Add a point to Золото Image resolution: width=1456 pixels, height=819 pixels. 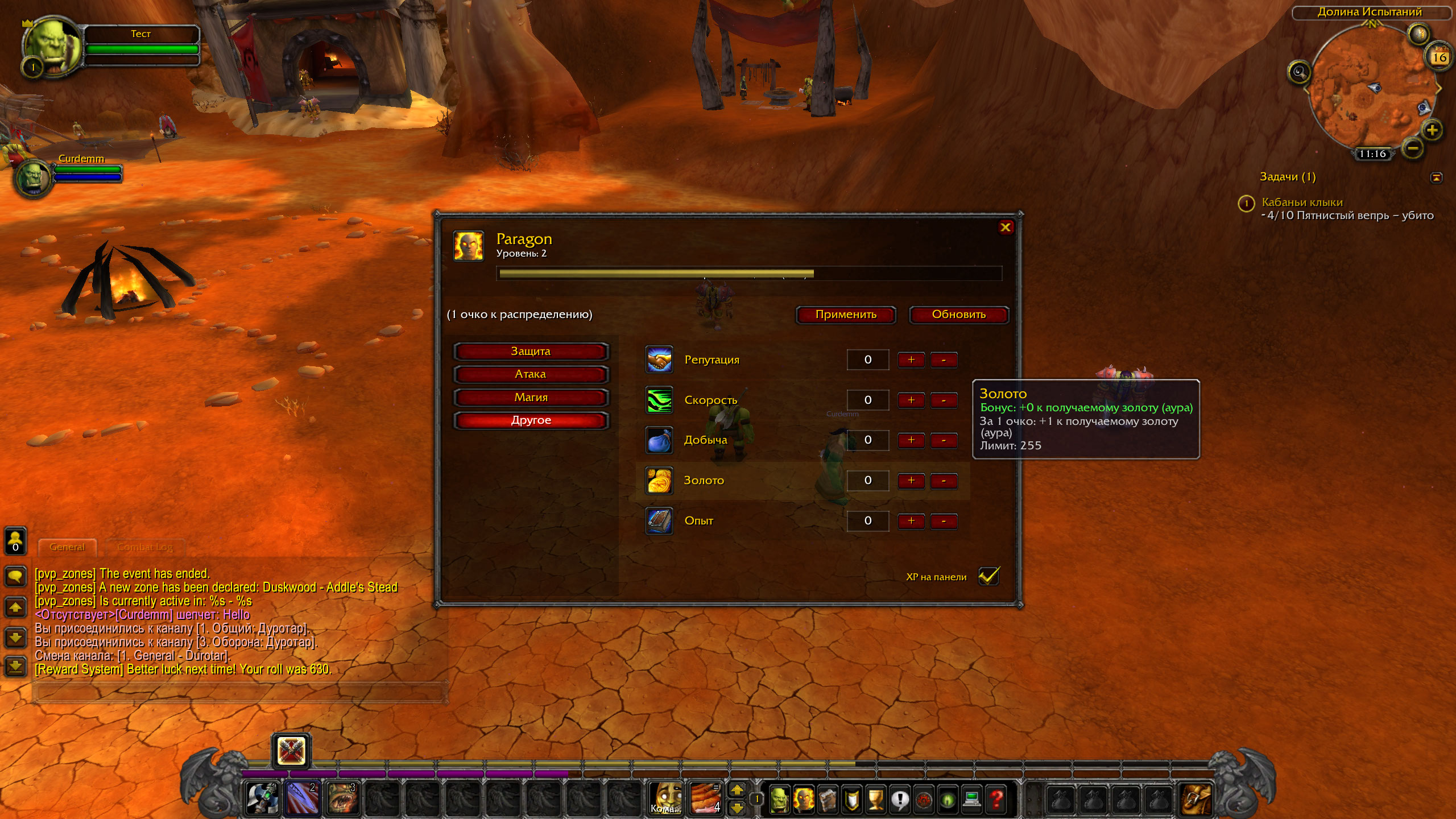click(x=911, y=481)
